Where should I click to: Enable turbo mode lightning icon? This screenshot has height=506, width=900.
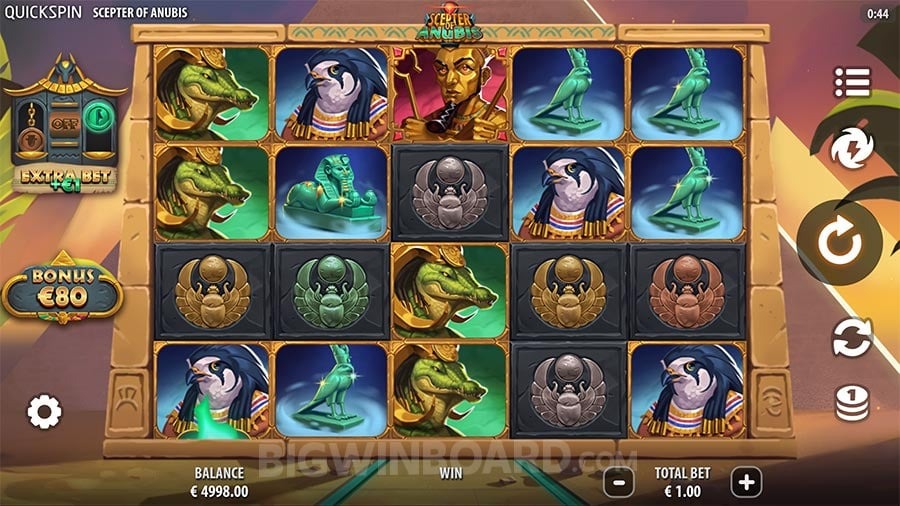coord(852,148)
